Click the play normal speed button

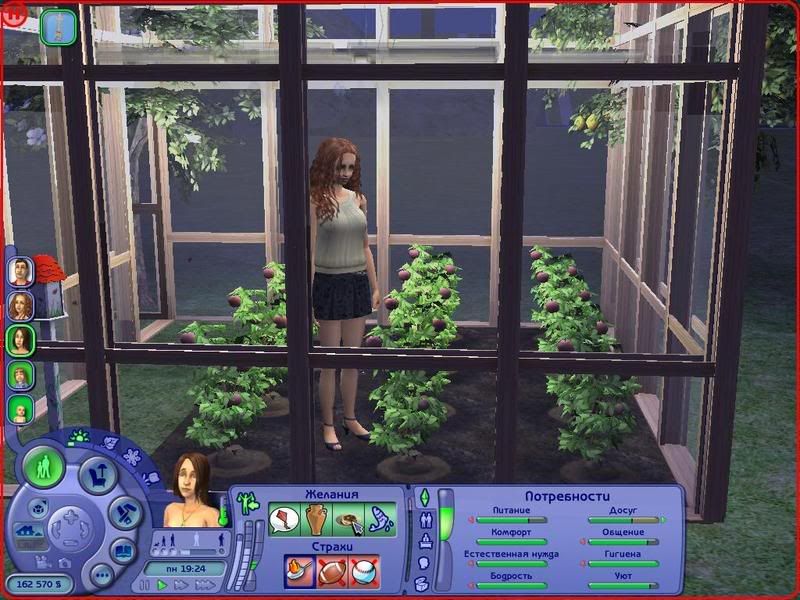pos(163,584)
